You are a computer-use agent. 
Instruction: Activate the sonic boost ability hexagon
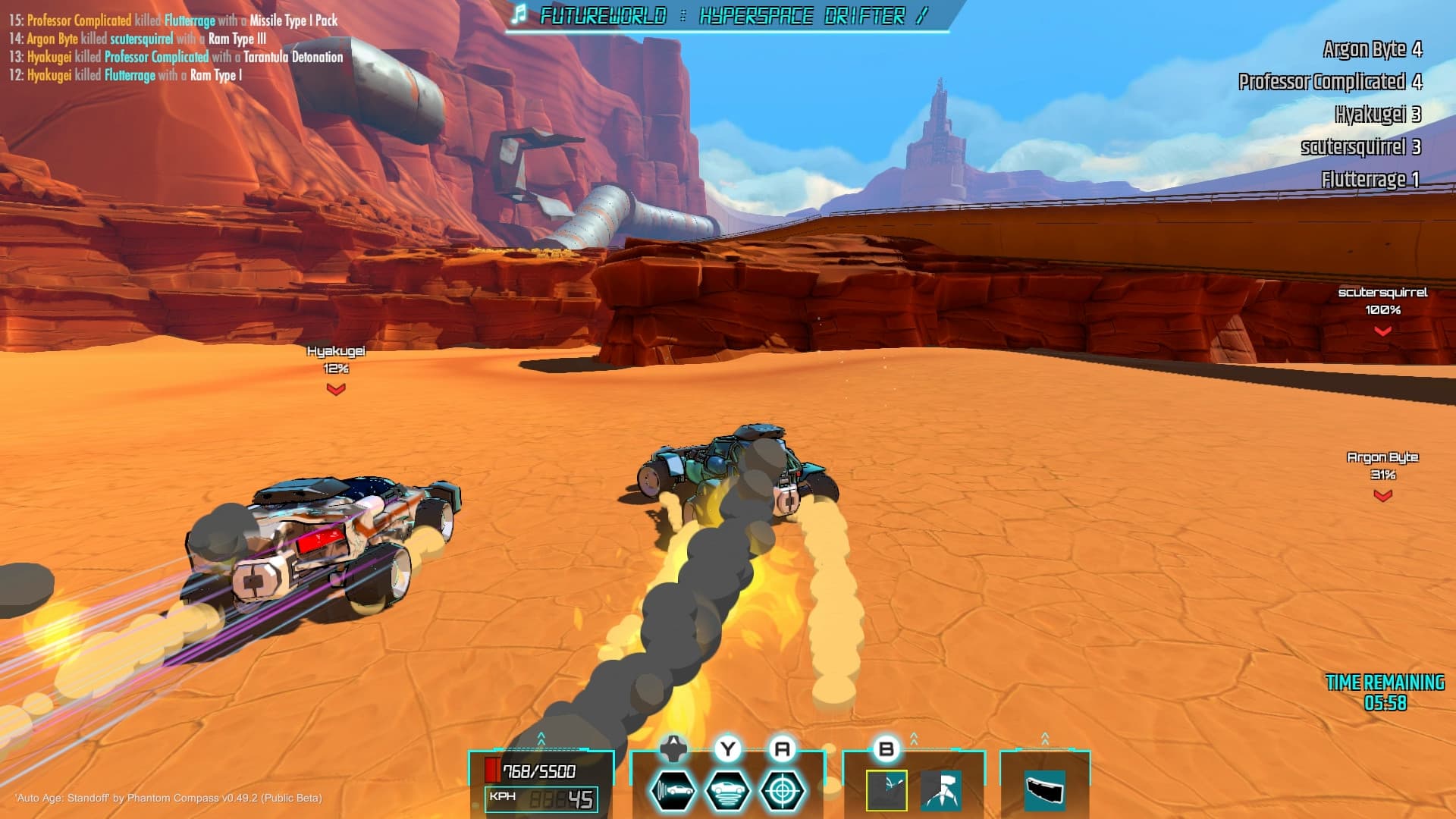(x=674, y=789)
